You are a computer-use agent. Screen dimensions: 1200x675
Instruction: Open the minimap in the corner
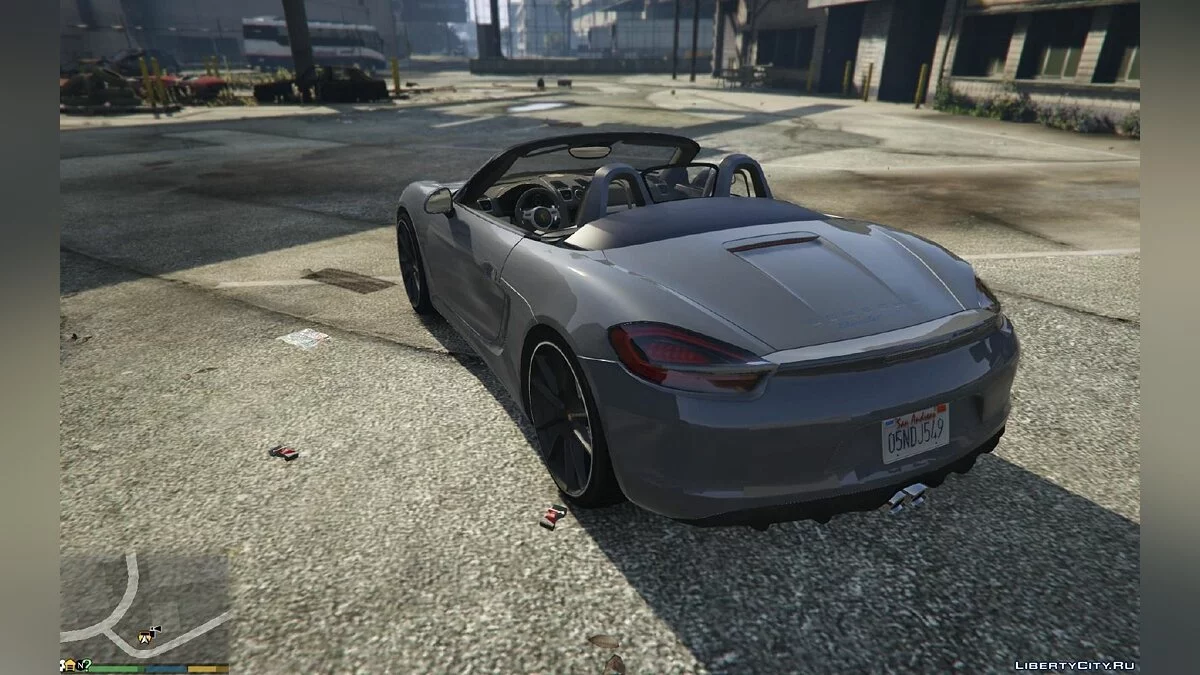tap(145, 604)
